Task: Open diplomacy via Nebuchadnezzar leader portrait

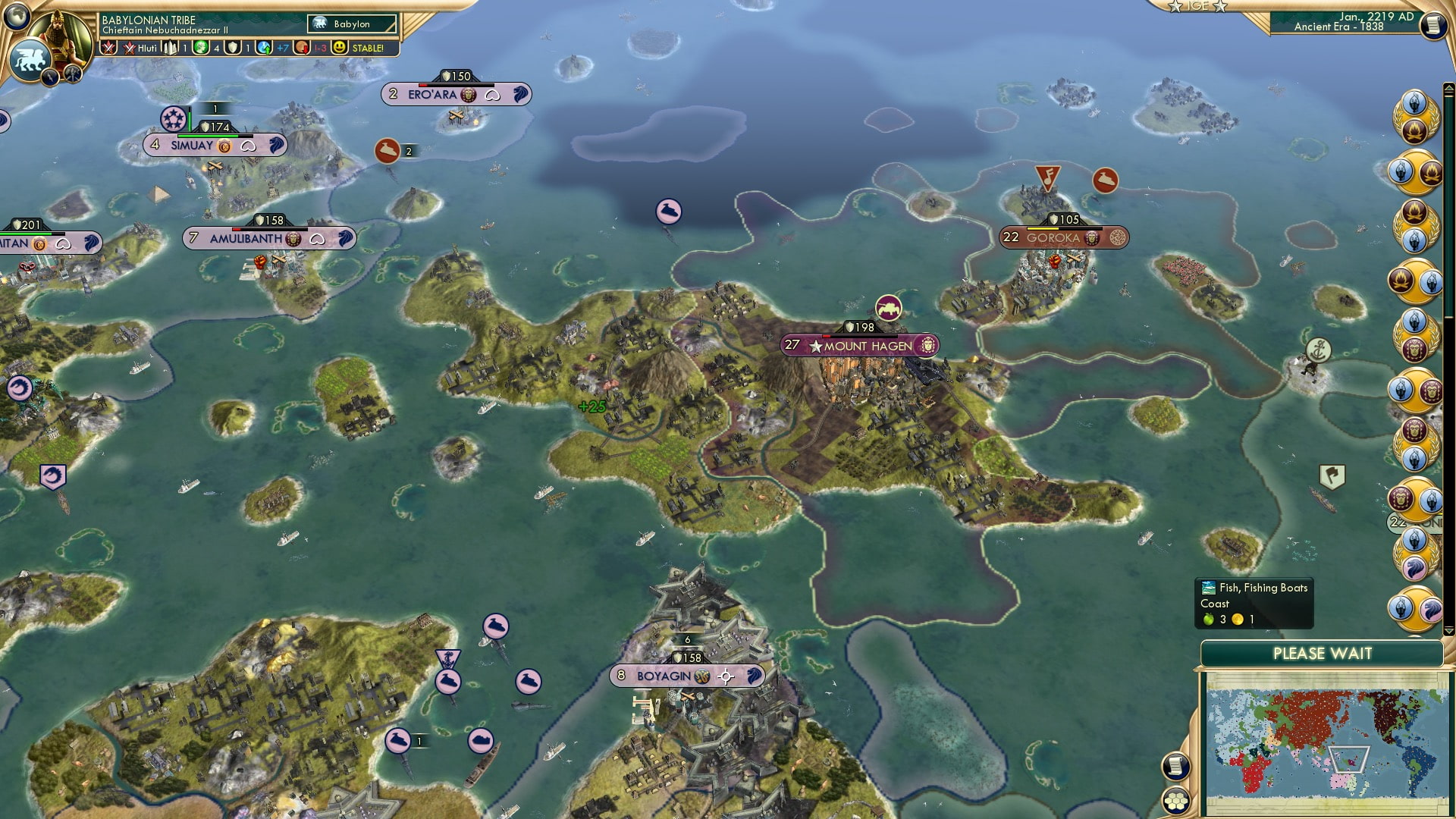Action: (61, 30)
